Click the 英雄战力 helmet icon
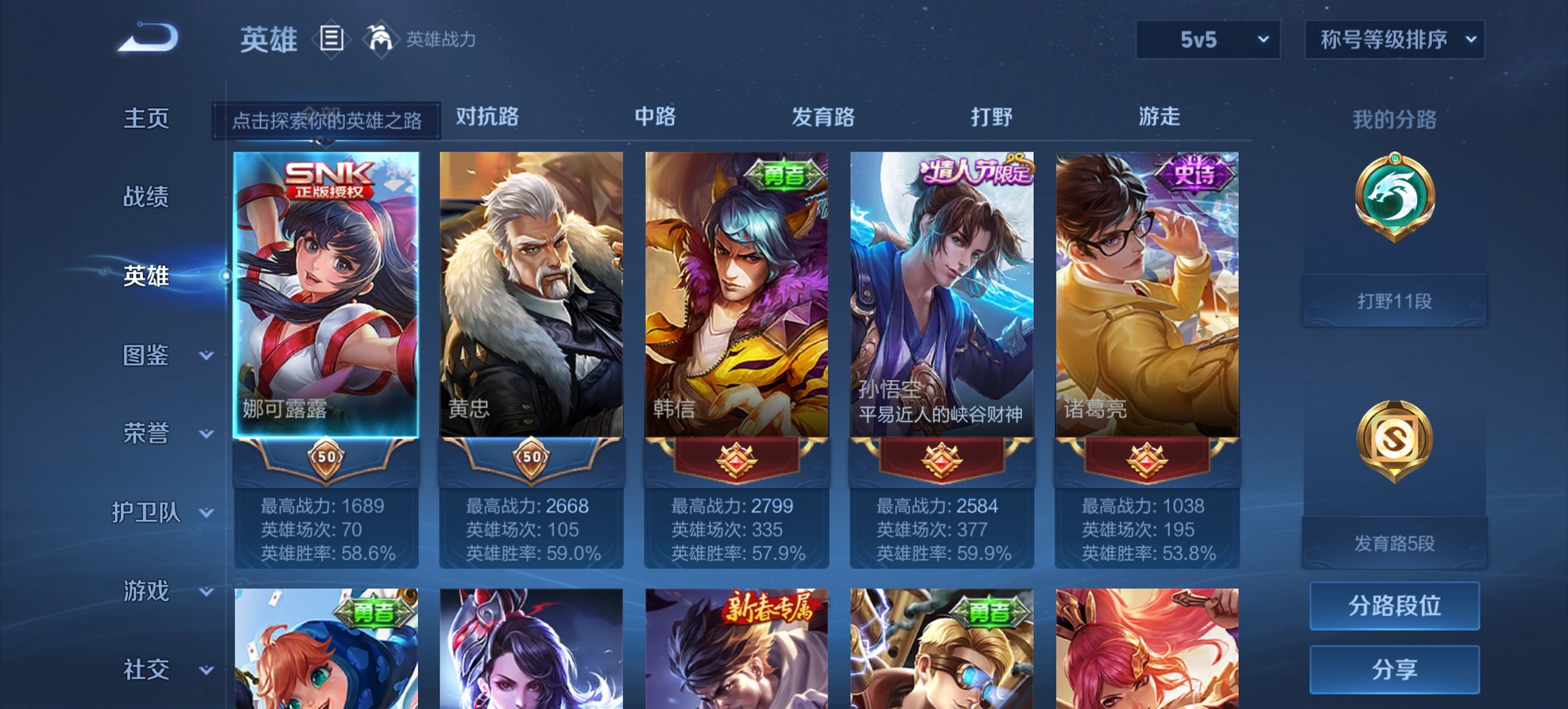This screenshot has height=709, width=1568. (381, 39)
